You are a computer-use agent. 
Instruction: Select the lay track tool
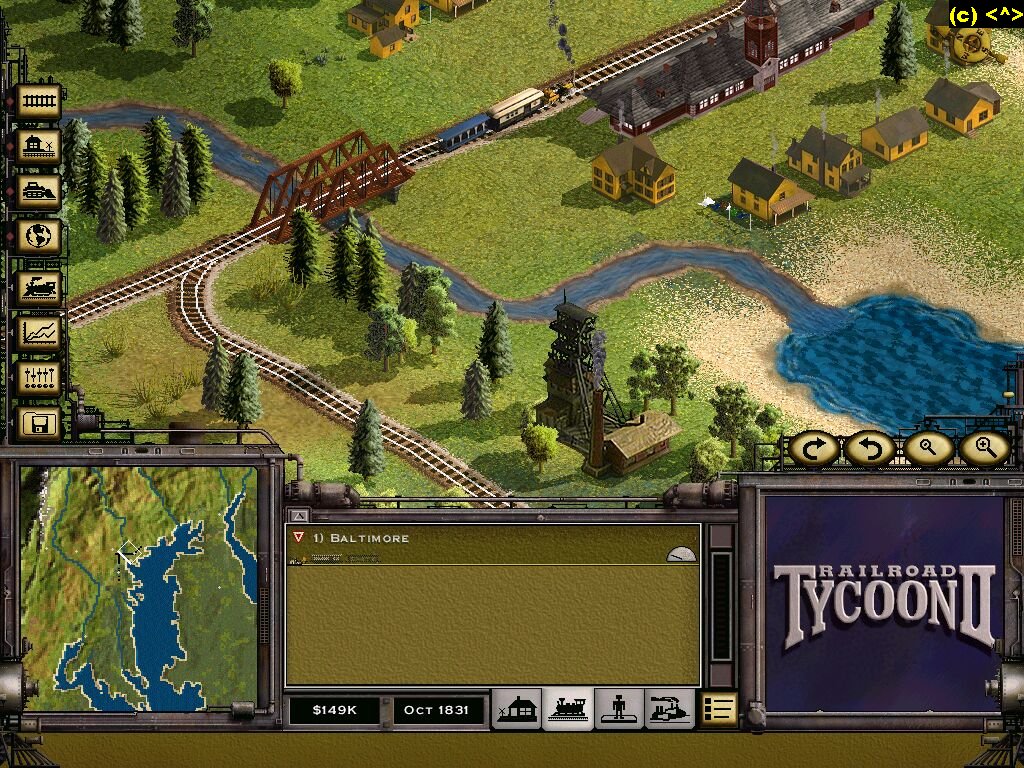[40, 101]
